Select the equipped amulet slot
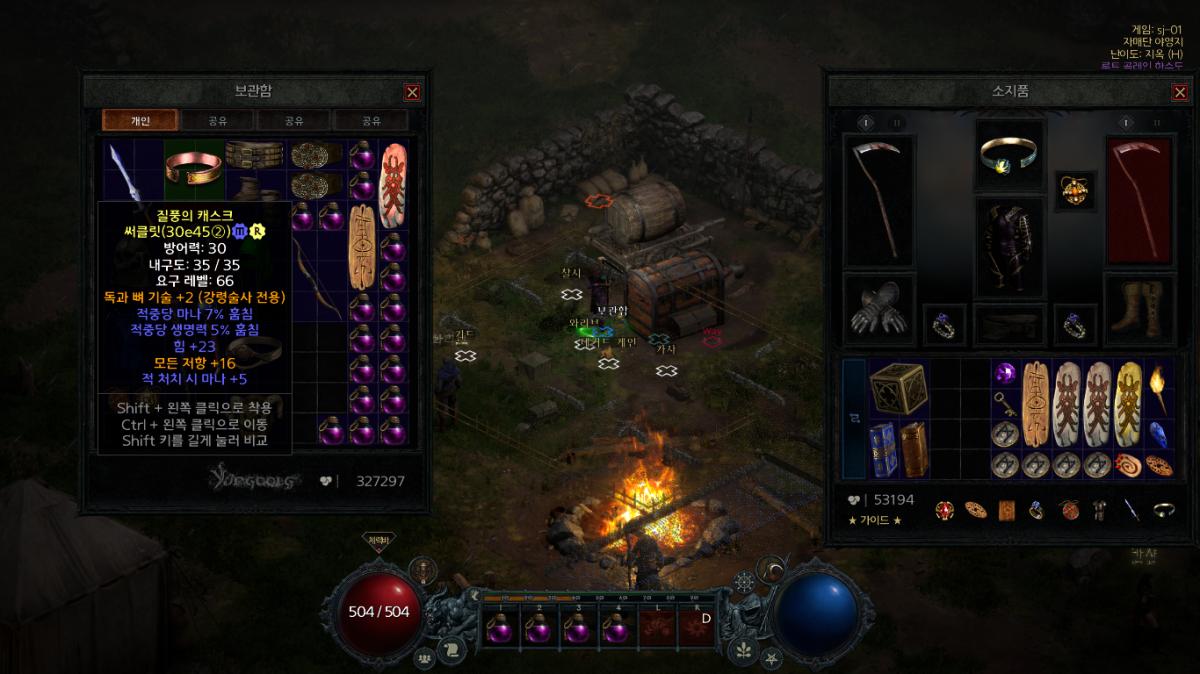Viewport: 1200px width, 674px height. click(x=1076, y=189)
